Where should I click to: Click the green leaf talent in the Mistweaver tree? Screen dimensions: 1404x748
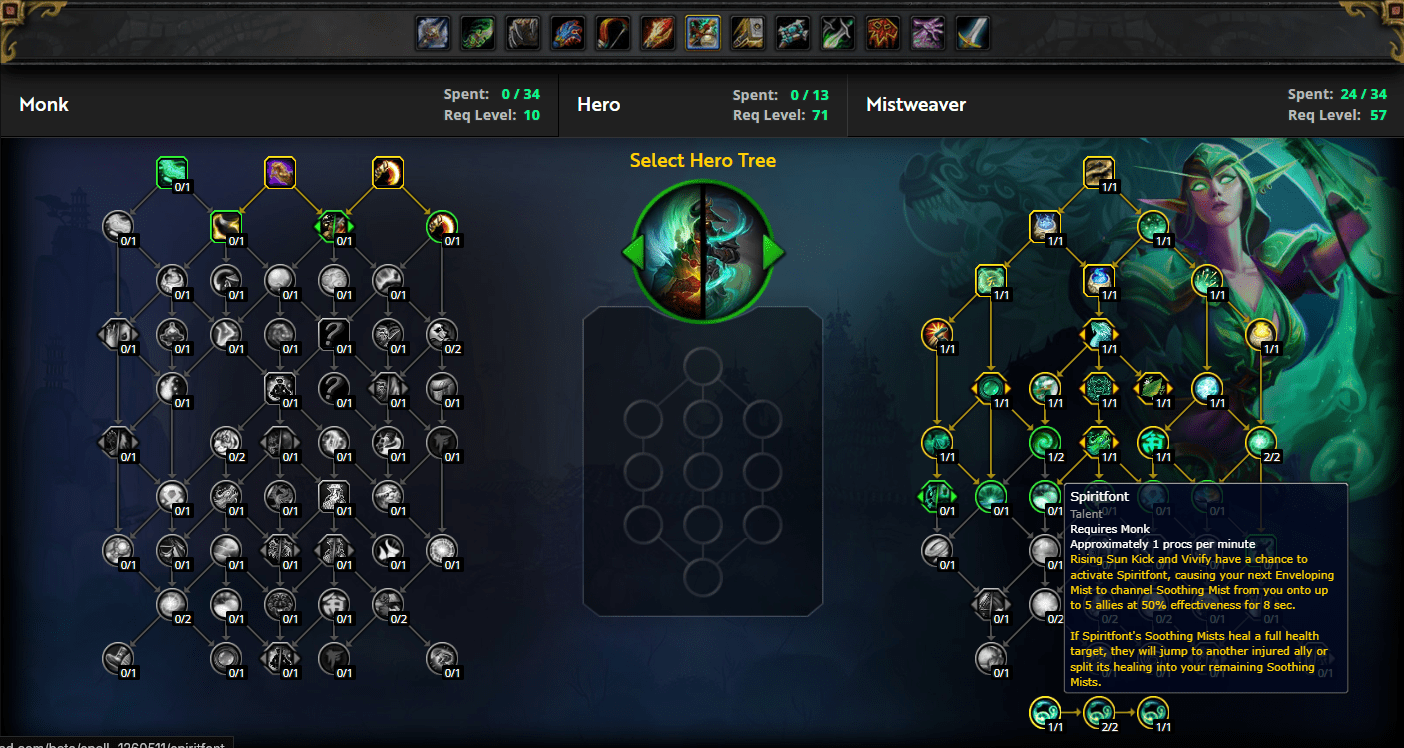pyautogui.click(x=1153, y=389)
